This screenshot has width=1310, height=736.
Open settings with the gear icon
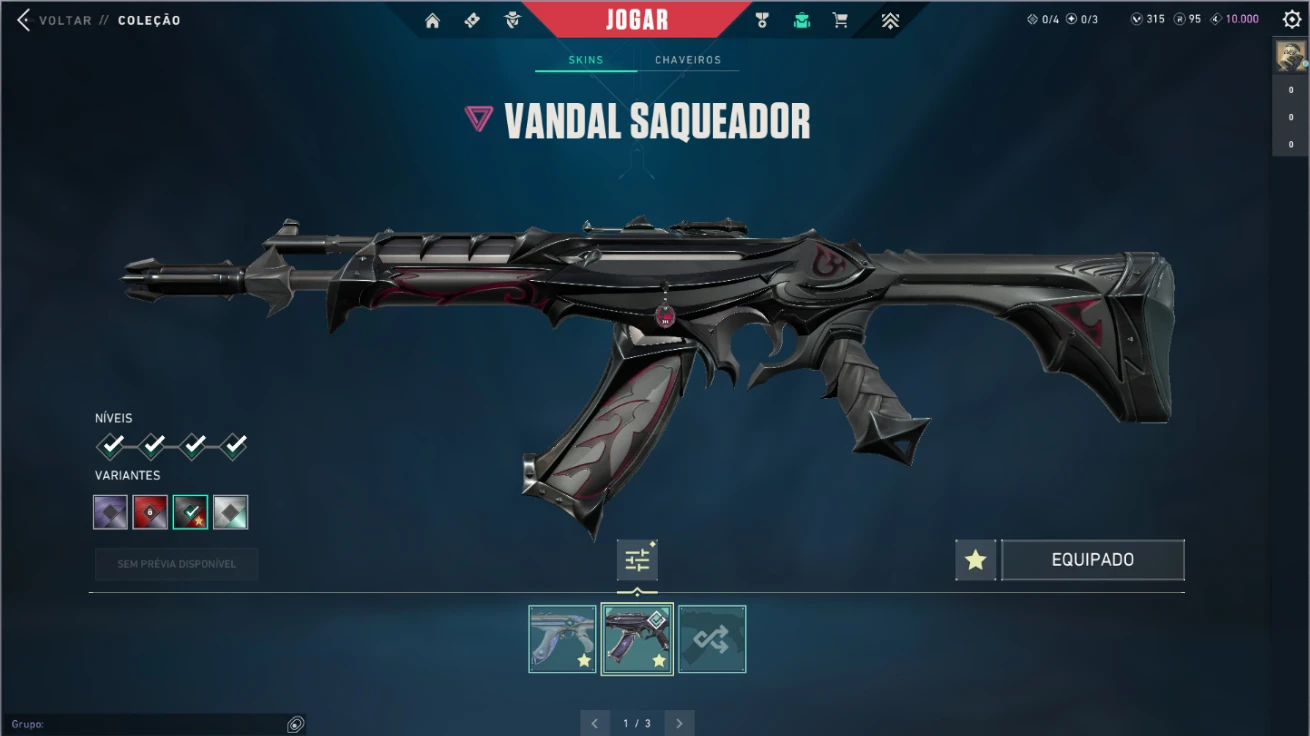tap(1291, 19)
